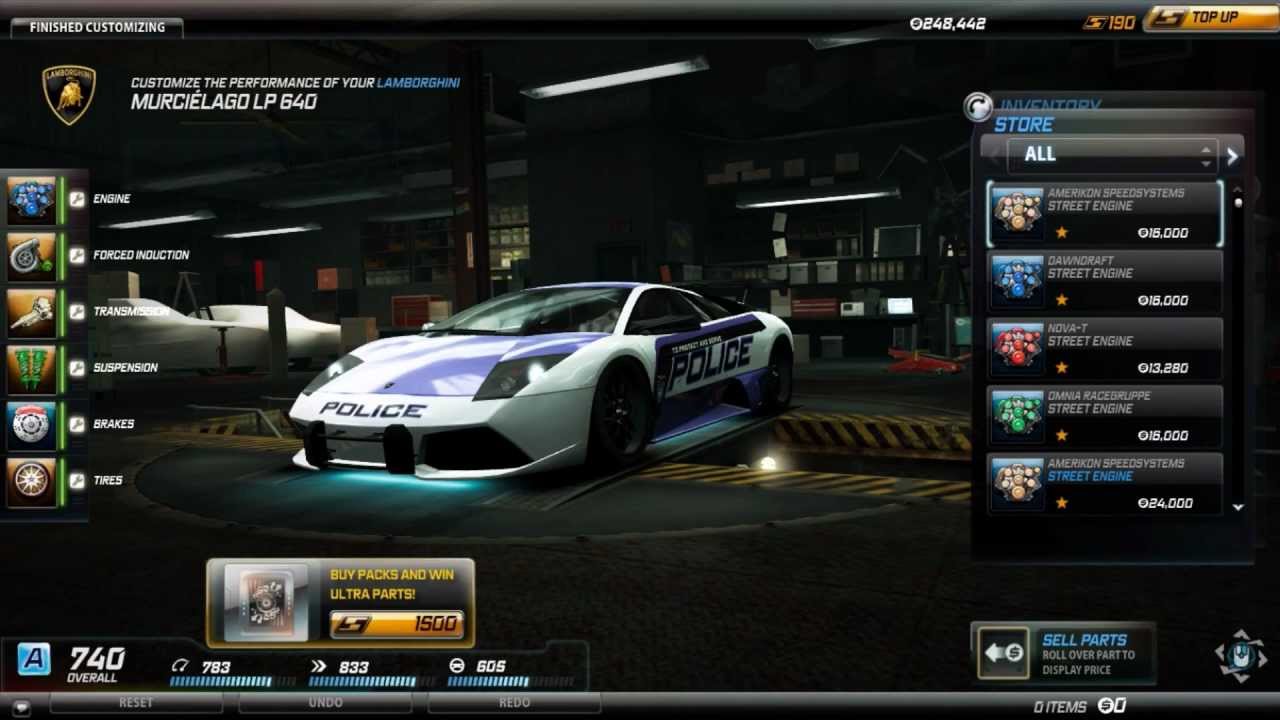Go to the next store filter arrow

[1233, 155]
